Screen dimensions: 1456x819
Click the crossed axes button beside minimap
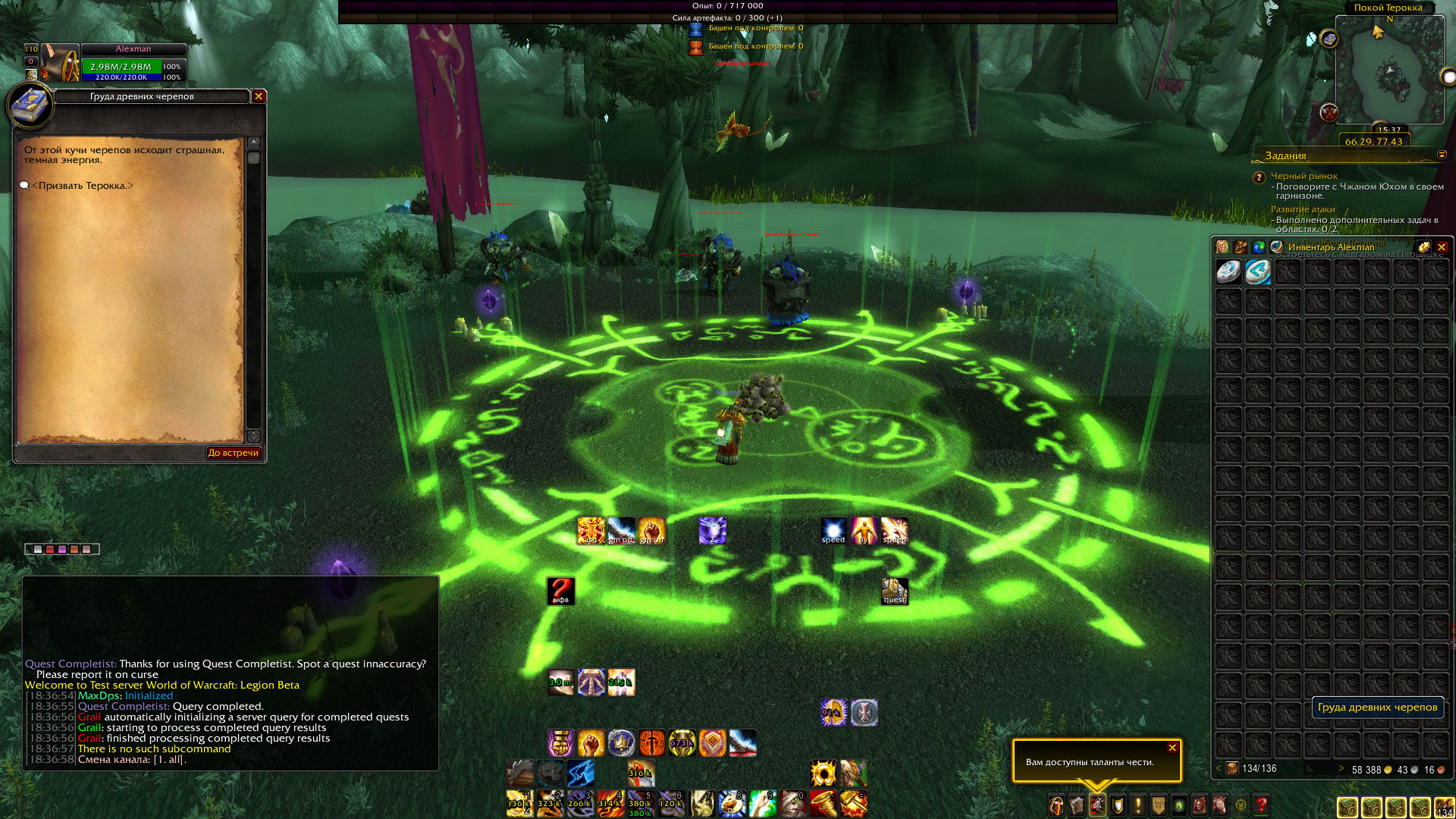[1329, 113]
